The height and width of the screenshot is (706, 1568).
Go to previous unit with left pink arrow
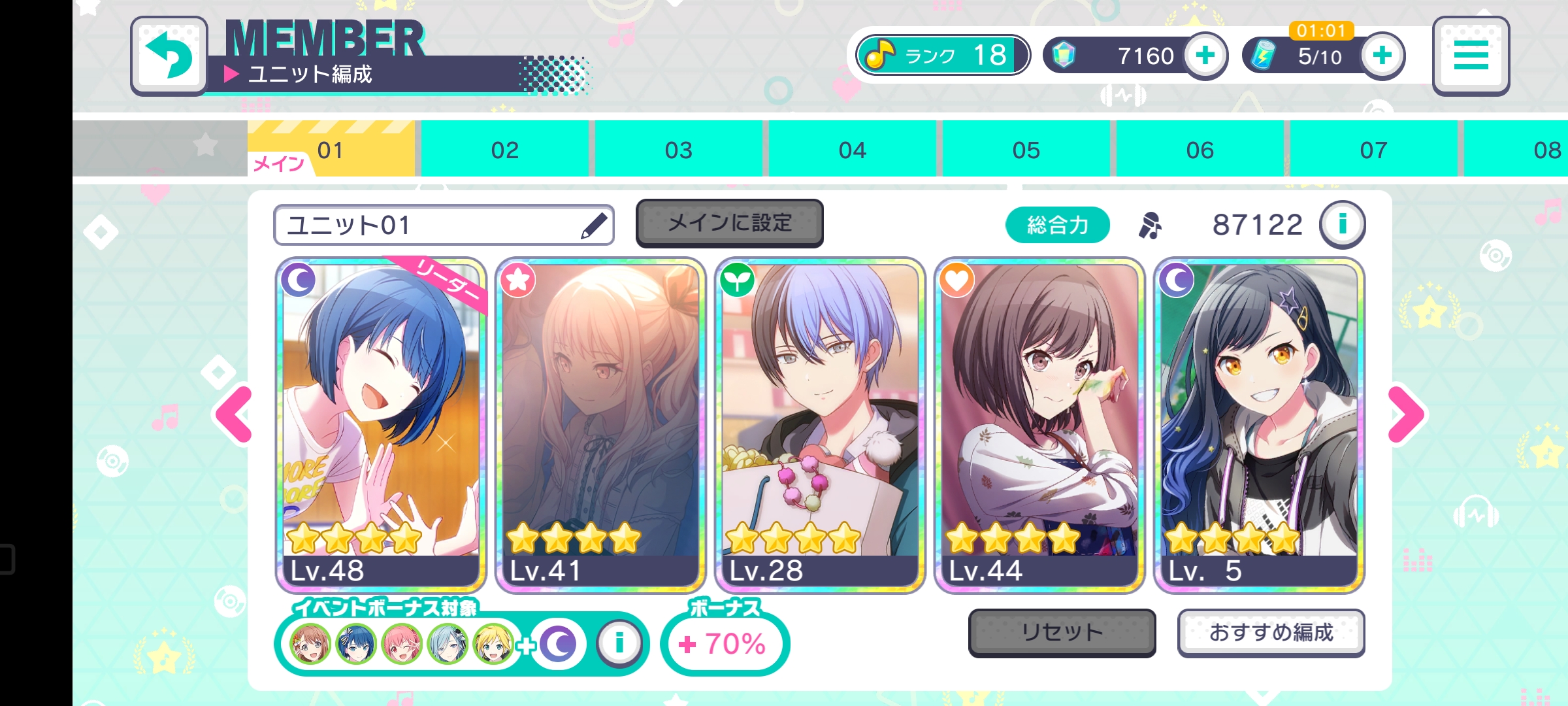coord(234,414)
